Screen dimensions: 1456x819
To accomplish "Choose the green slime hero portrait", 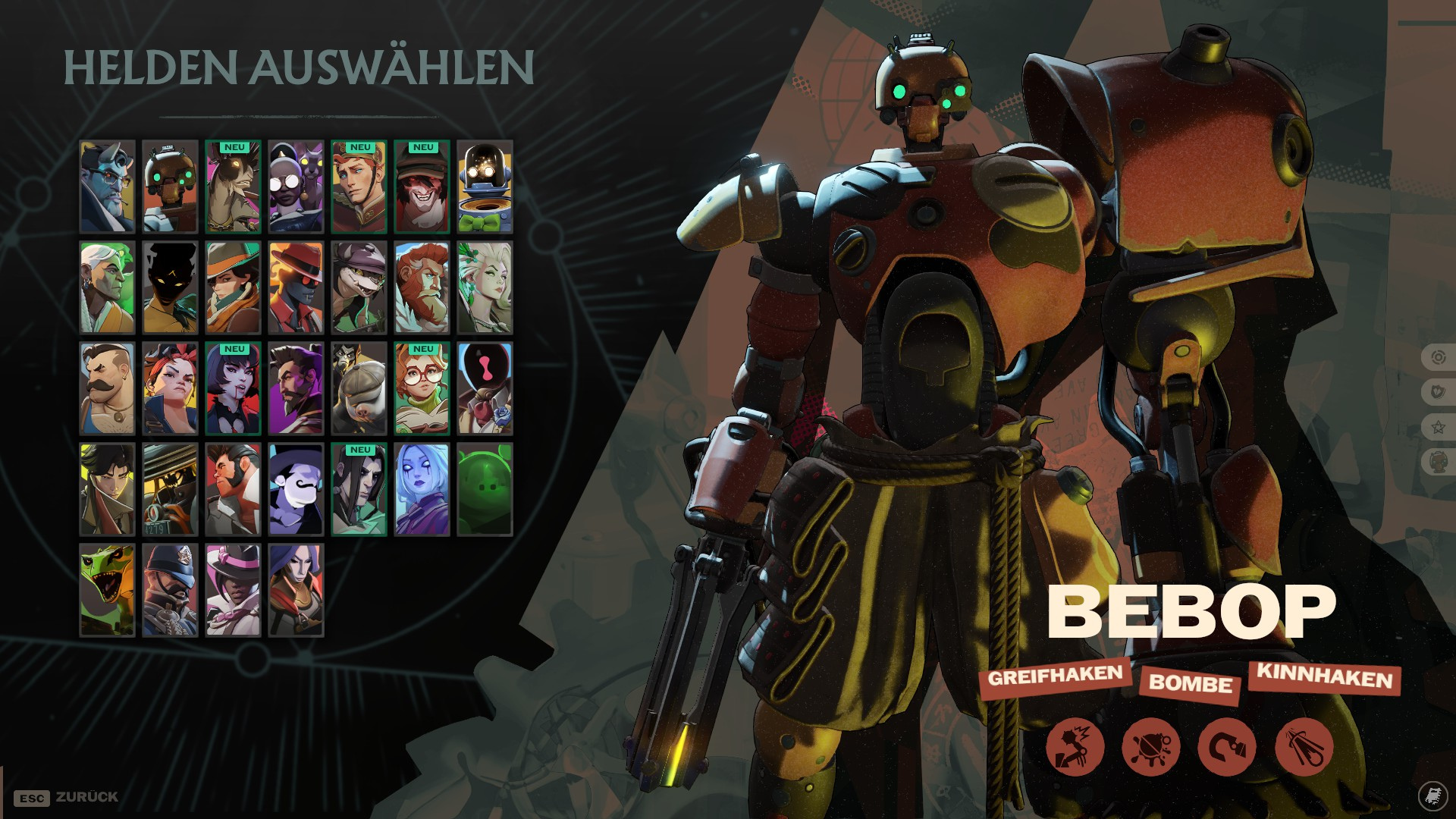I will pos(485,489).
